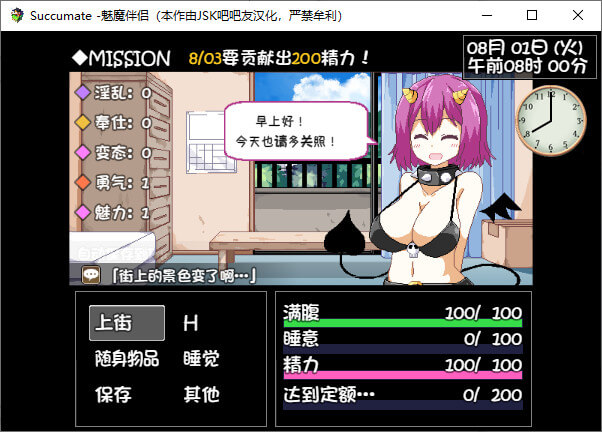Open the 其他 menu entry
Screen dimensions: 602x432
click(201, 394)
